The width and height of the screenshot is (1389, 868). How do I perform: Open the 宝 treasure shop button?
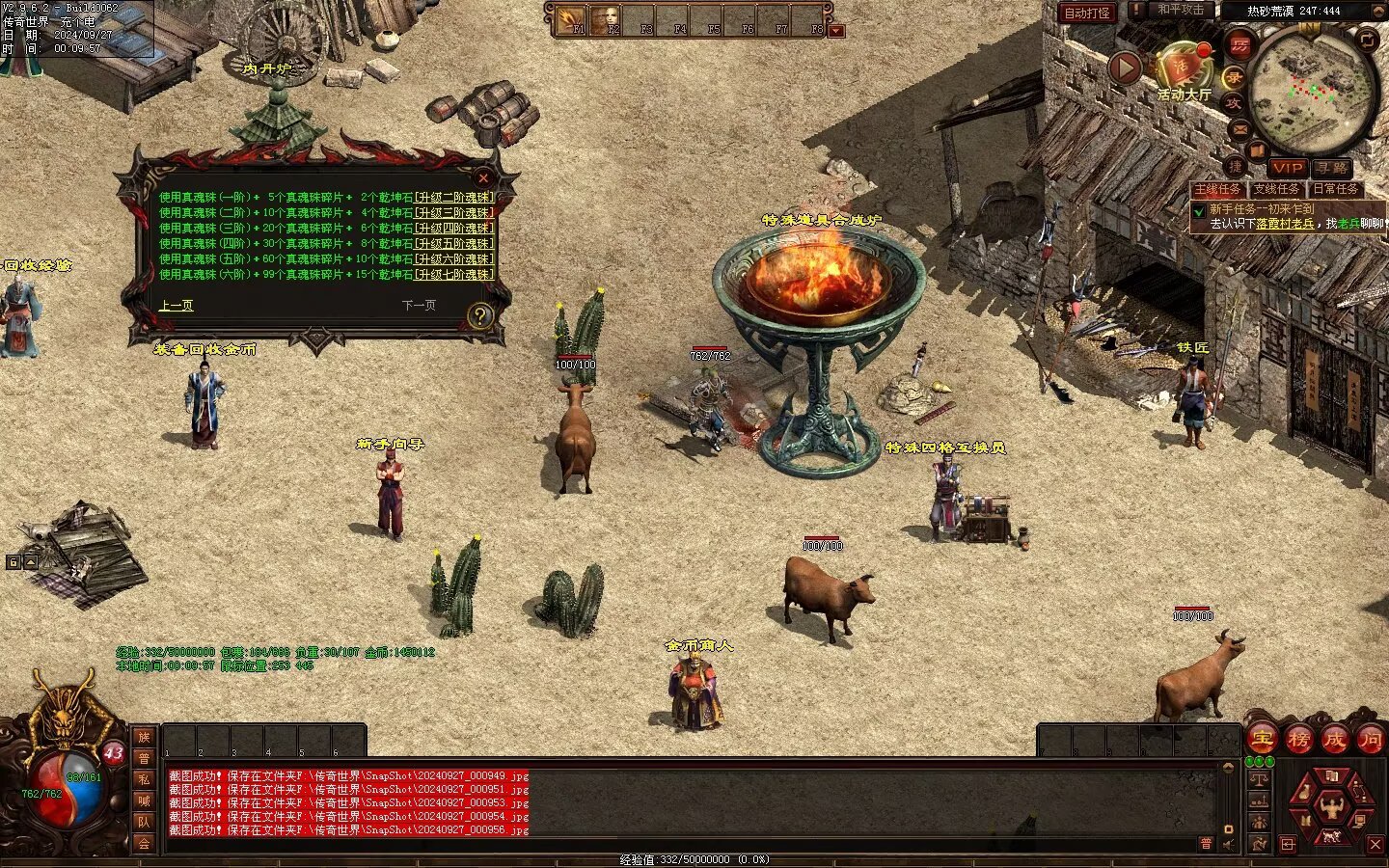[1263, 741]
